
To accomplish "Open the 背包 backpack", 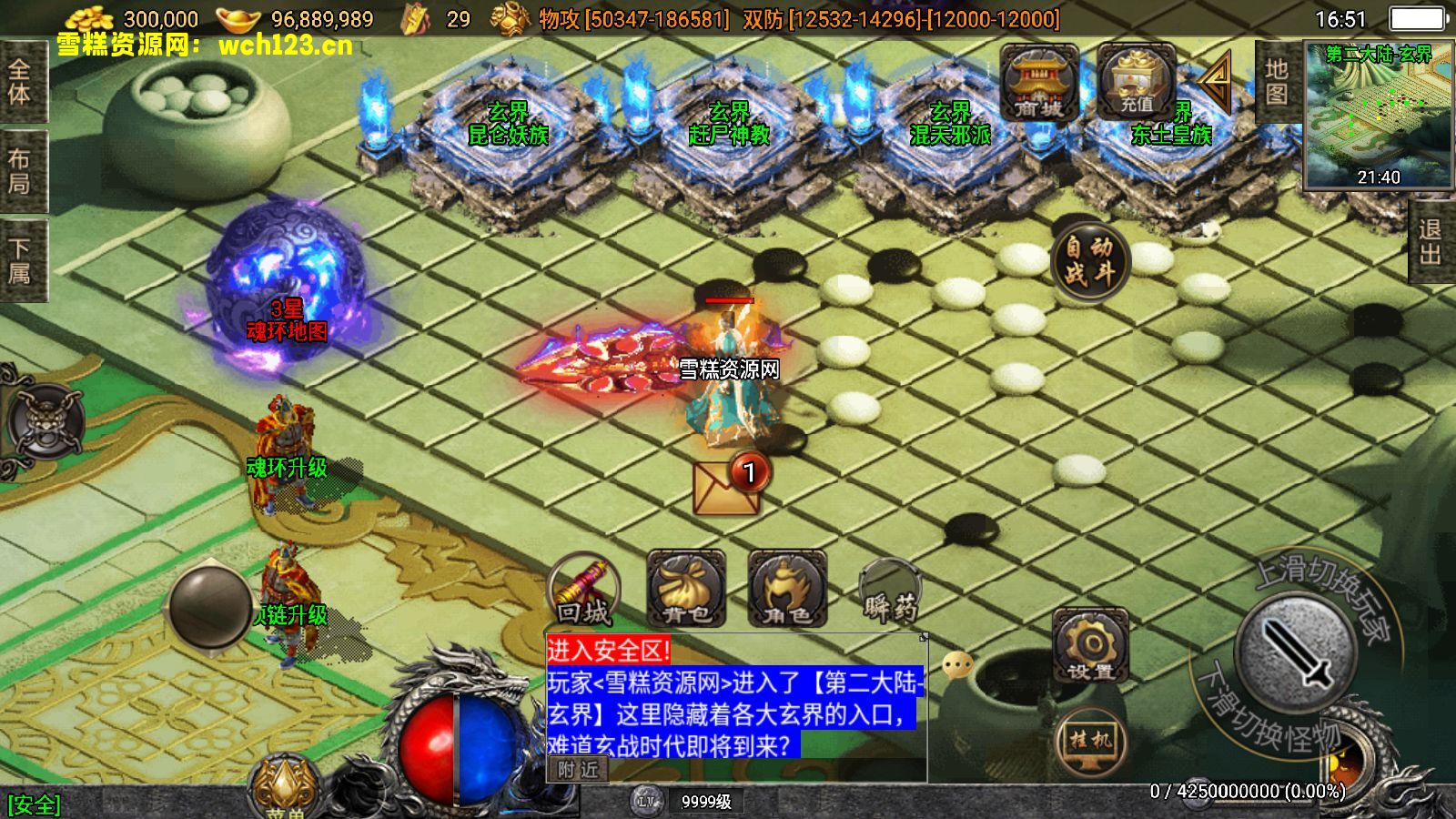I will (686, 590).
